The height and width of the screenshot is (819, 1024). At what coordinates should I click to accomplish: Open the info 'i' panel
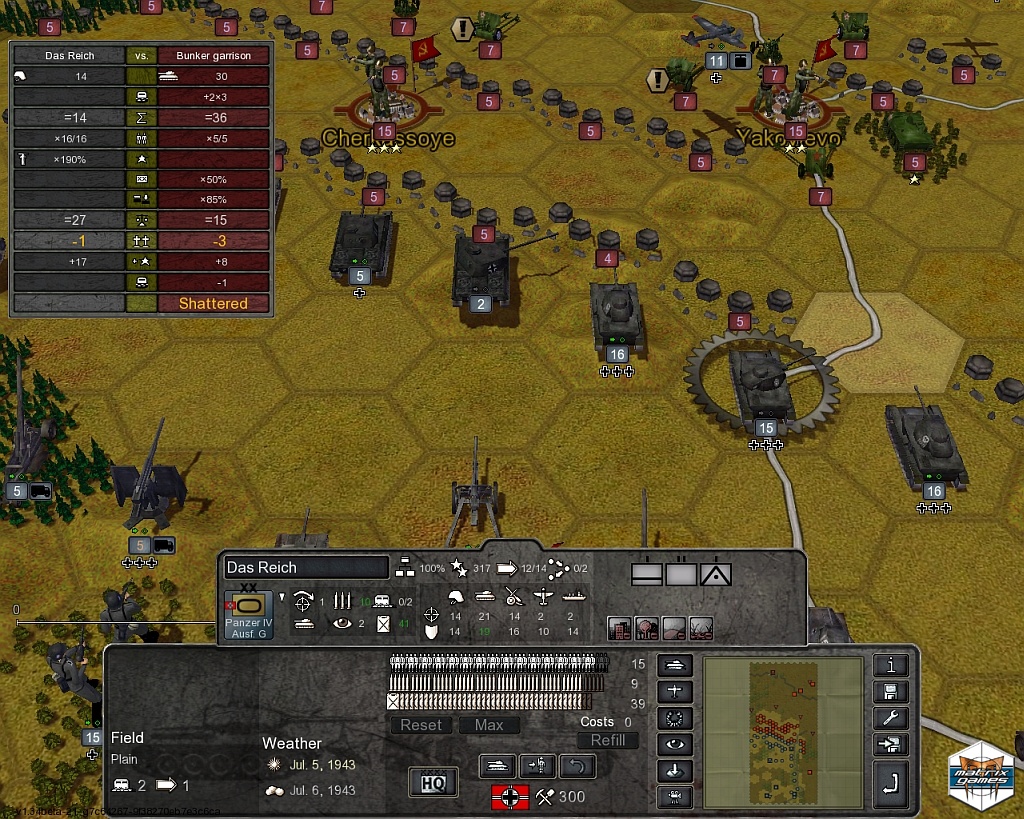tap(890, 665)
